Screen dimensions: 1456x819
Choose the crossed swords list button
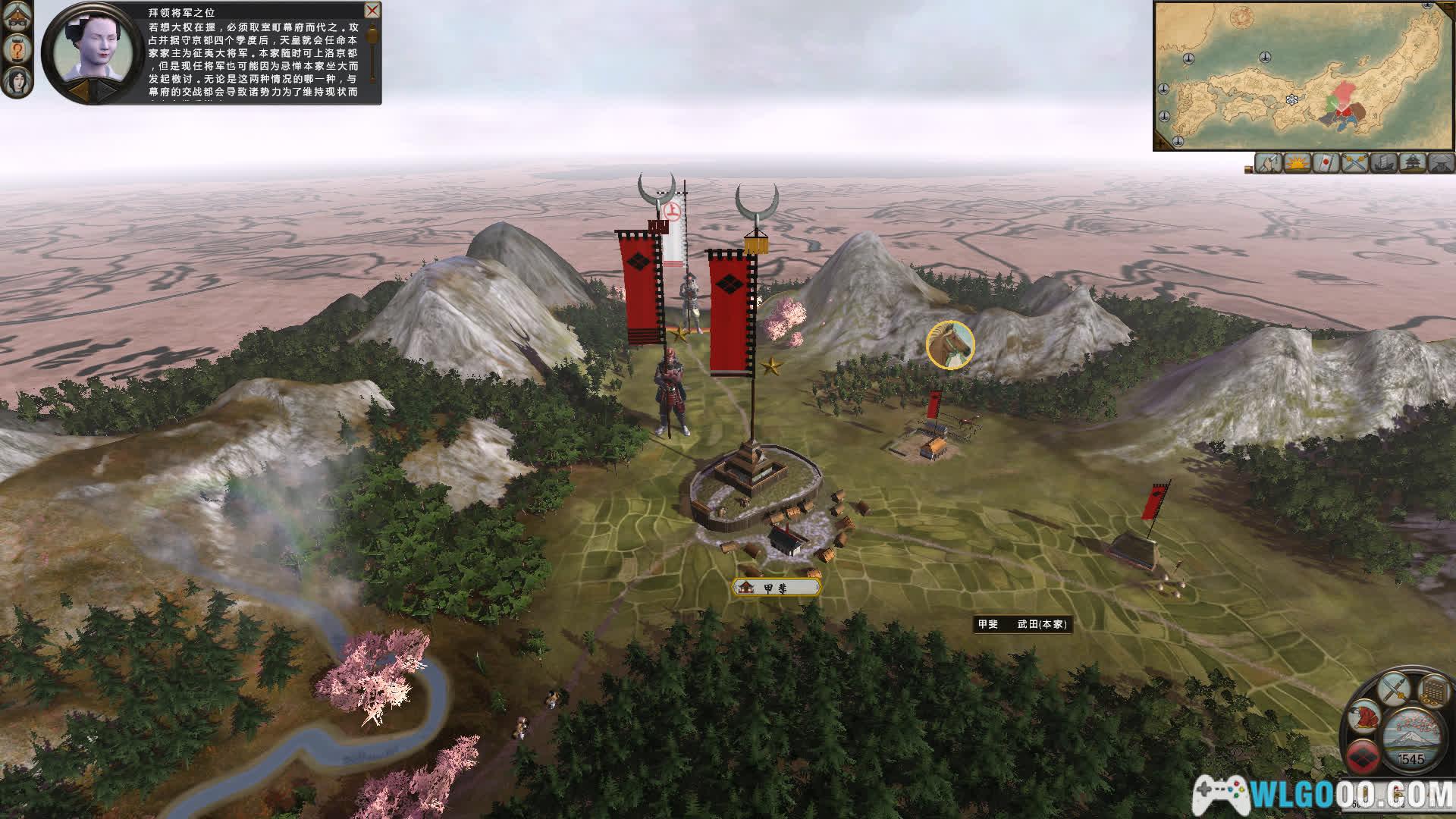pyautogui.click(x=1355, y=163)
